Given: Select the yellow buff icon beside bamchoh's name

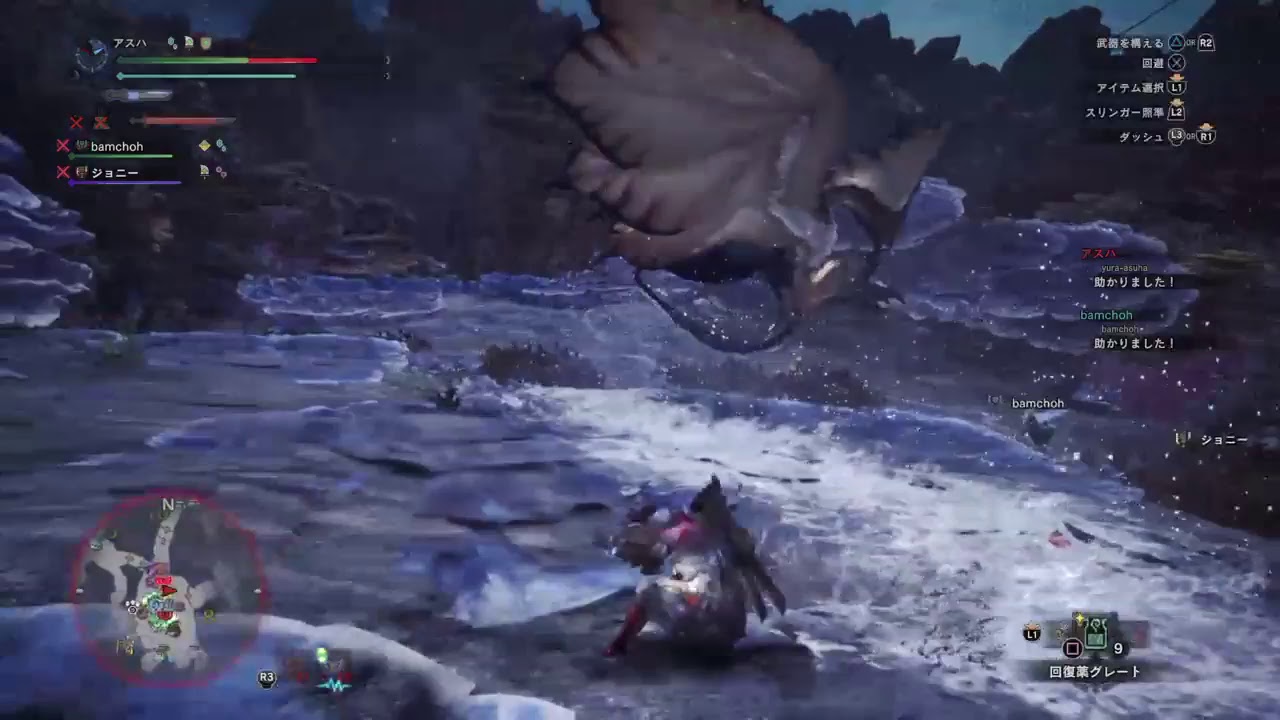Looking at the screenshot, I should point(205,144).
